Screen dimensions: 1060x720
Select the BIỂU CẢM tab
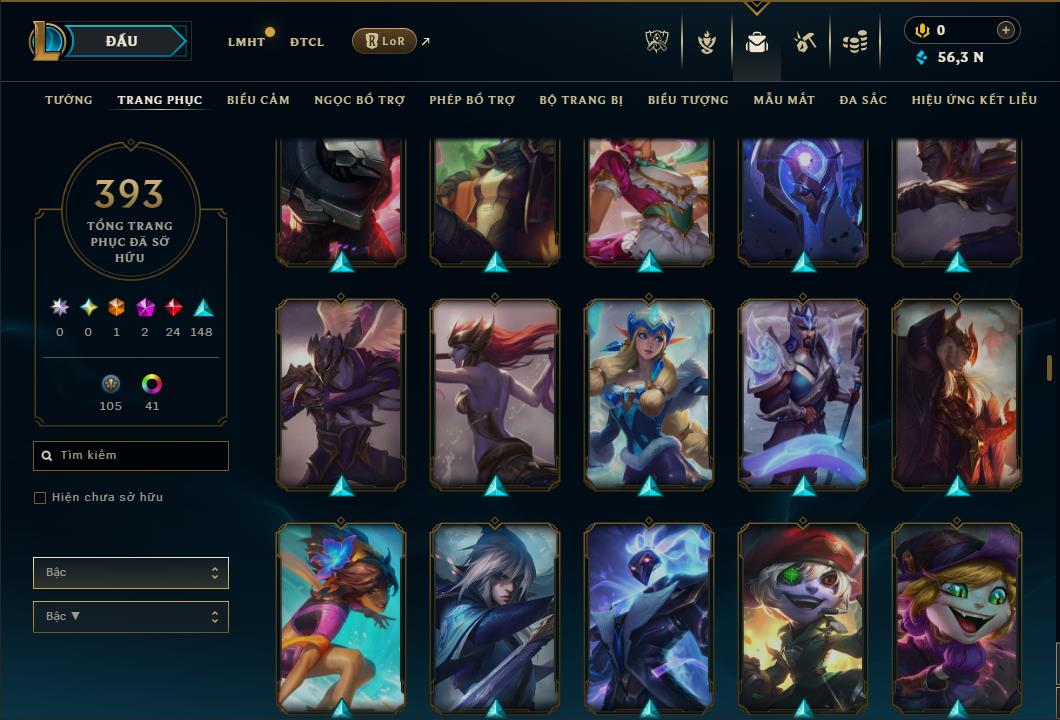coord(258,100)
